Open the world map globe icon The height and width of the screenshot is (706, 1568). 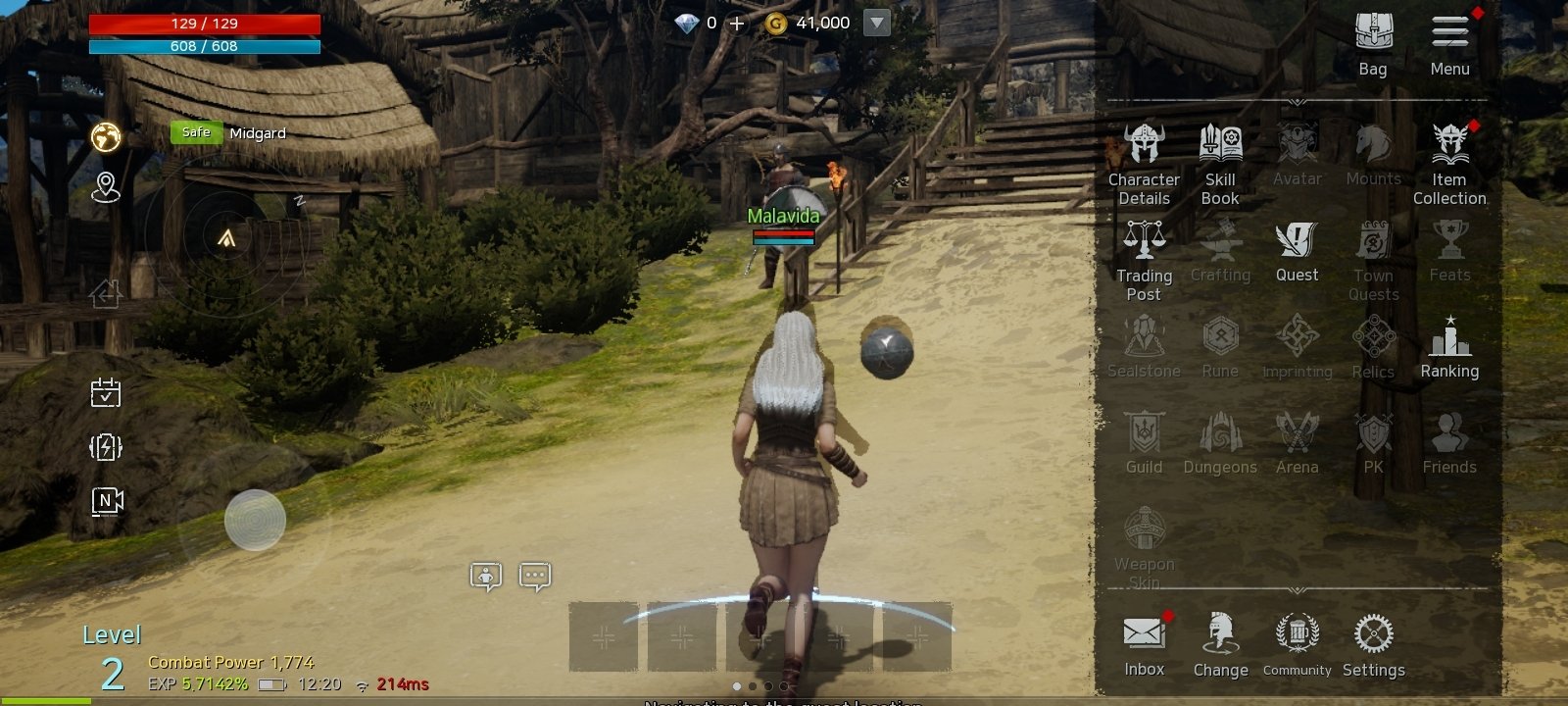pyautogui.click(x=106, y=136)
